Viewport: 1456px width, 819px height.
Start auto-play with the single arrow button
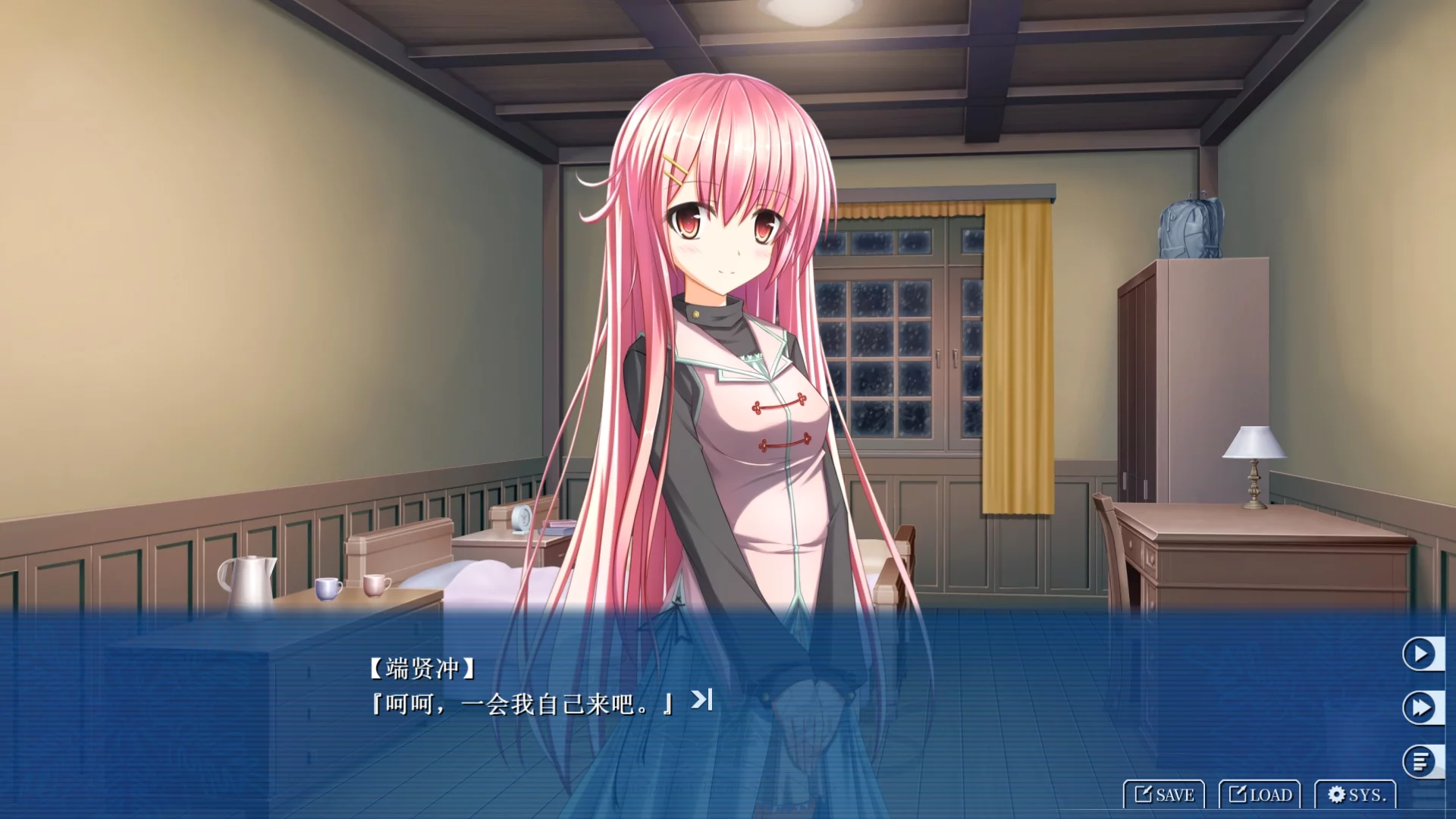[1420, 654]
